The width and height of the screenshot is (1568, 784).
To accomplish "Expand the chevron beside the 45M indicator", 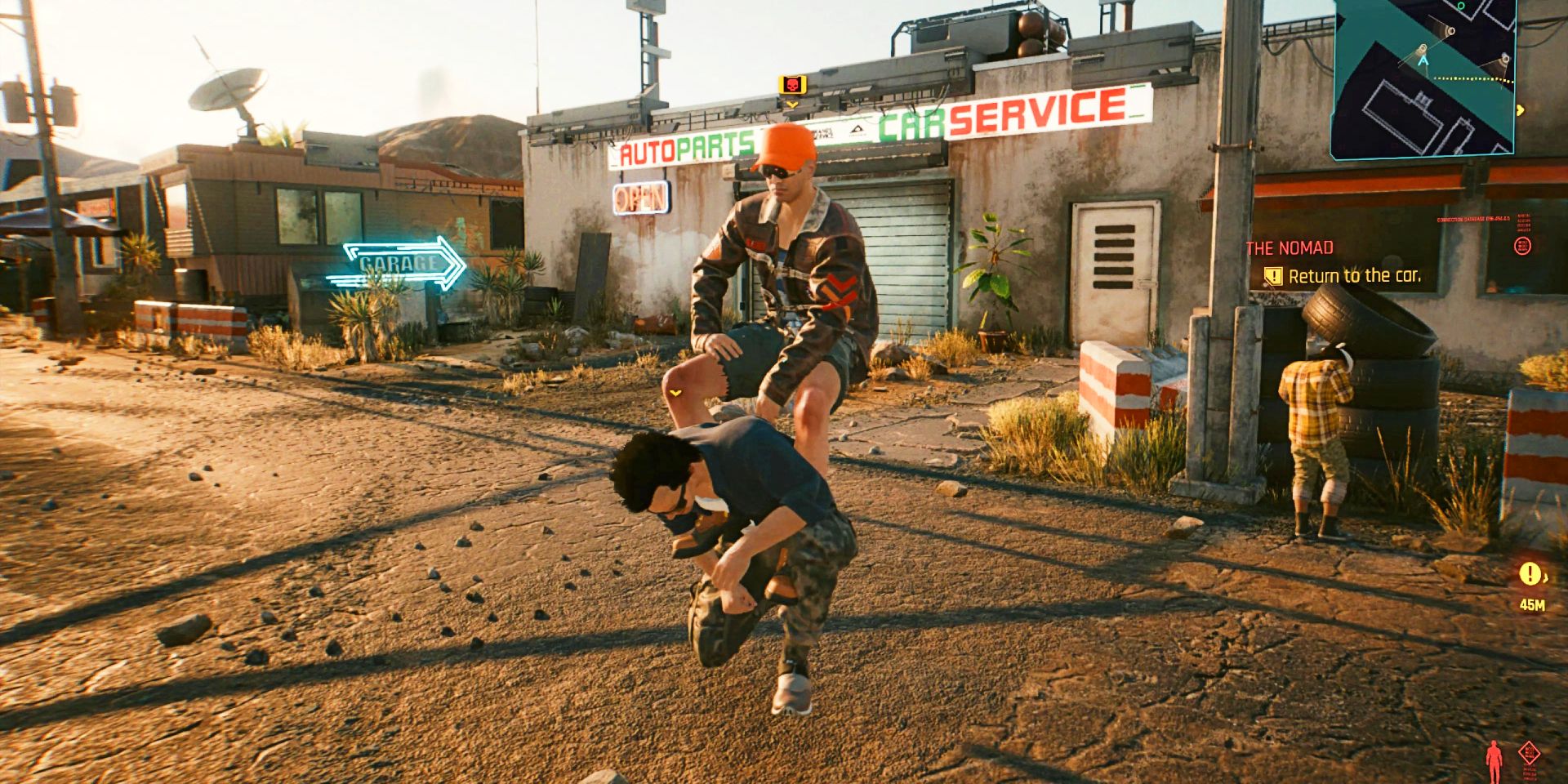I will (x=1545, y=577).
